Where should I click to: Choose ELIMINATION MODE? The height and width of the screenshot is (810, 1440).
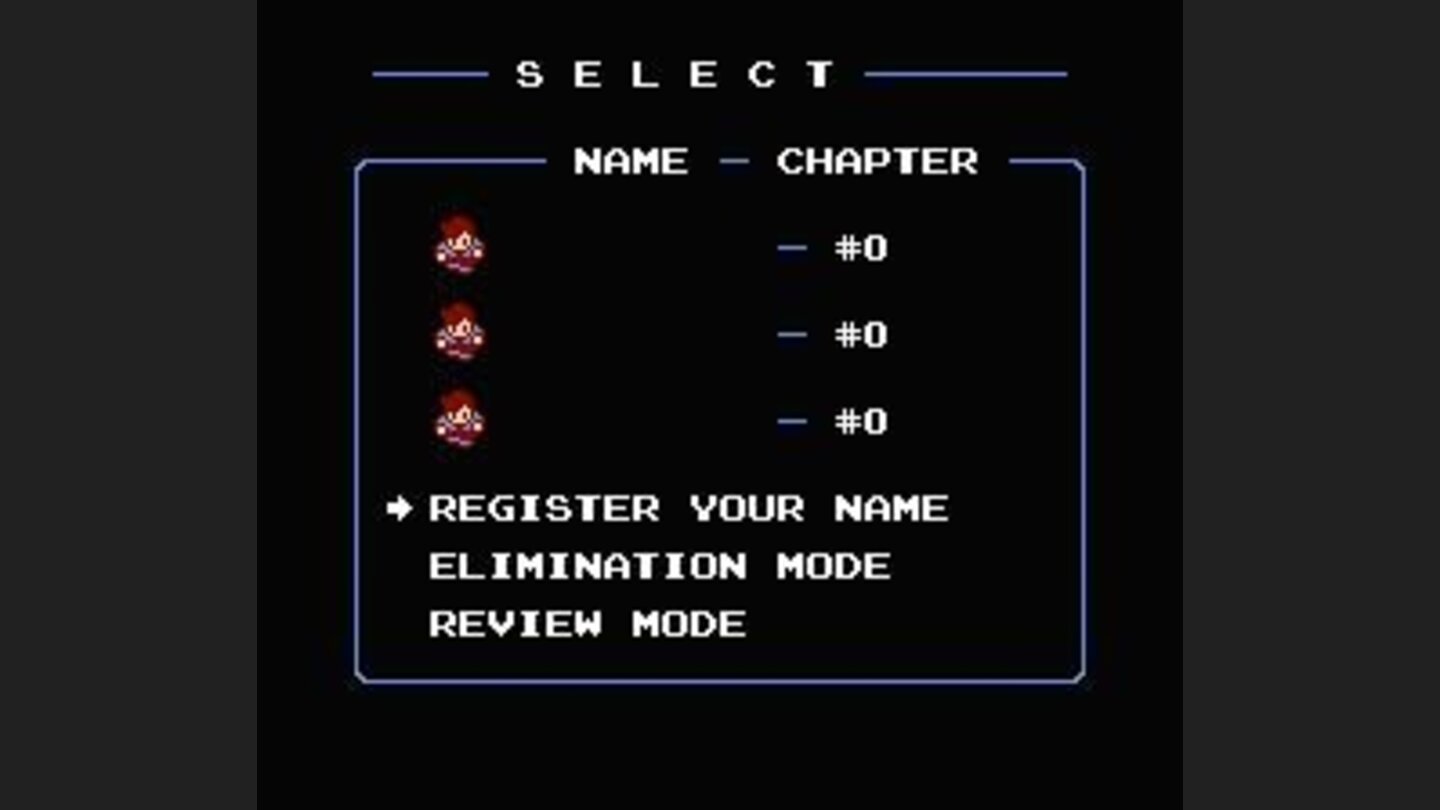(x=658, y=566)
